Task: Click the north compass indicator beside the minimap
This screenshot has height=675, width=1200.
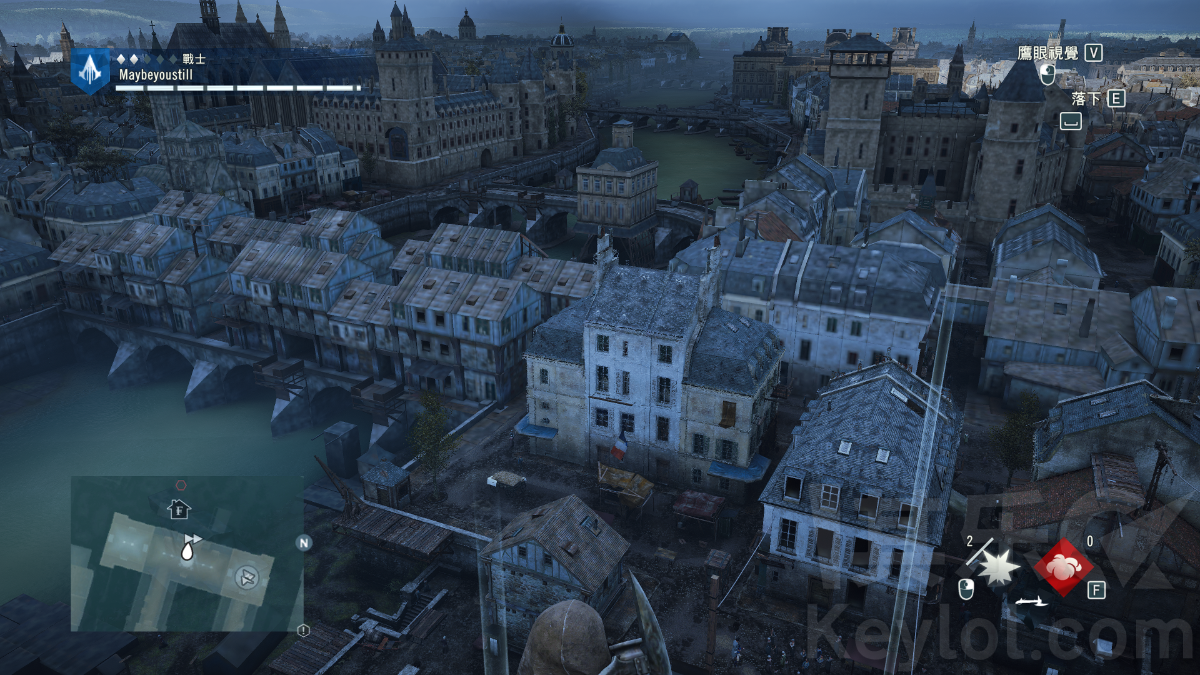Action: point(304,543)
